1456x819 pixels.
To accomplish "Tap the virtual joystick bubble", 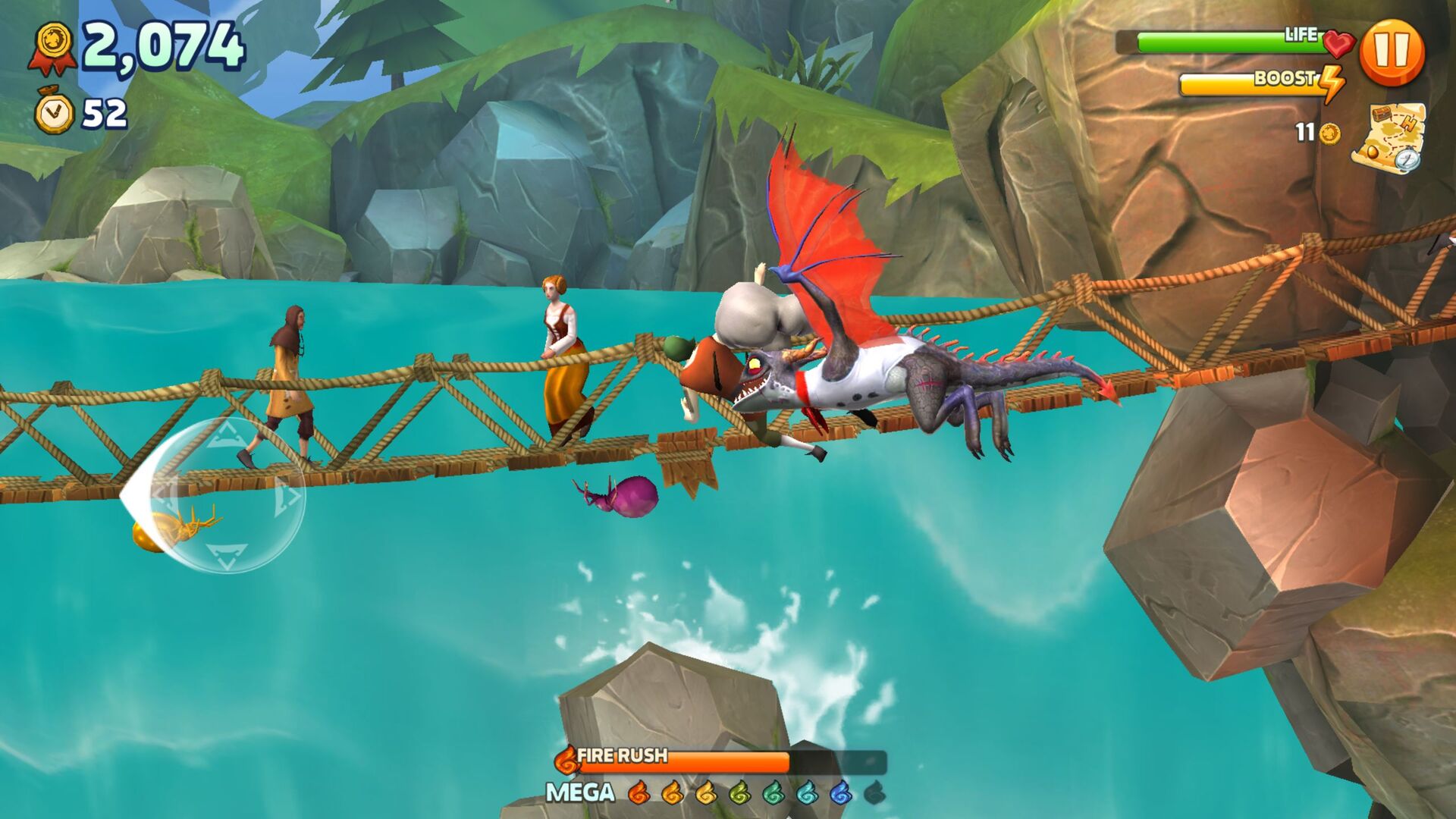I will point(226,494).
